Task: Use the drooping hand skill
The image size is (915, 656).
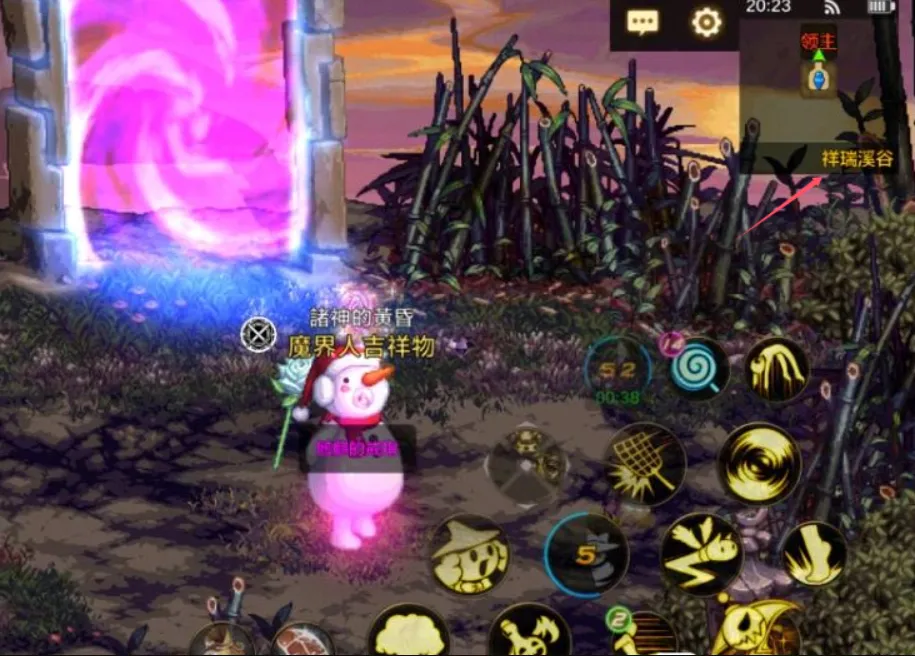Action: [777, 369]
